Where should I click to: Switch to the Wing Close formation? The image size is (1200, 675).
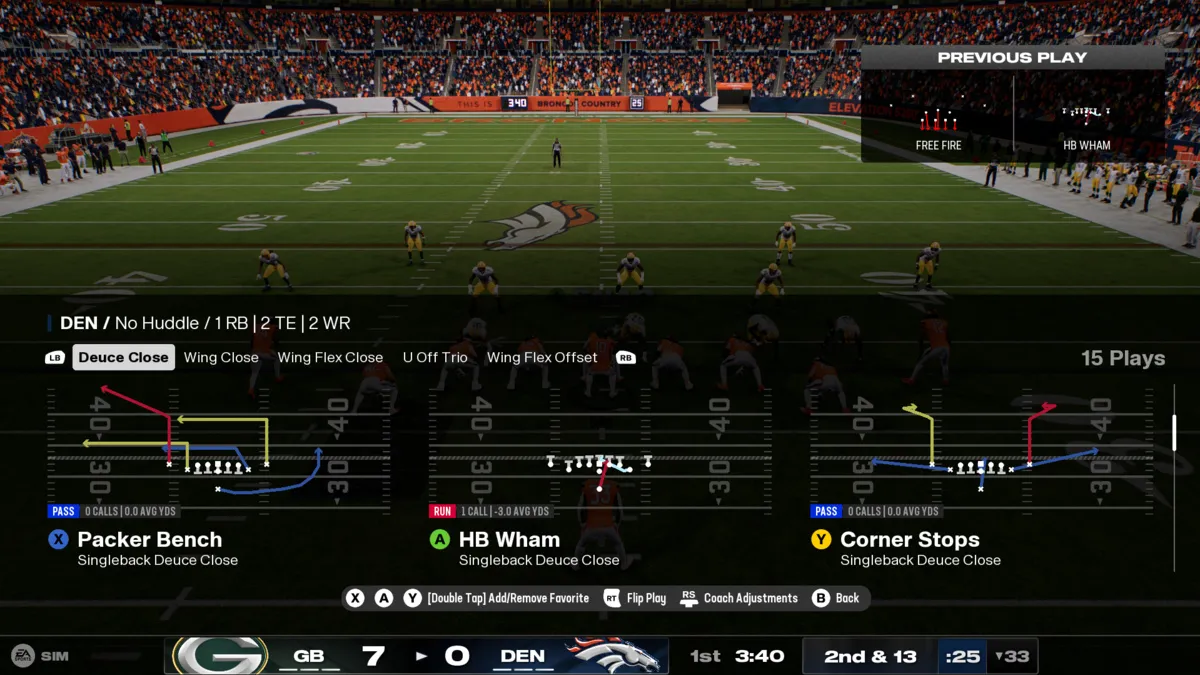(221, 357)
